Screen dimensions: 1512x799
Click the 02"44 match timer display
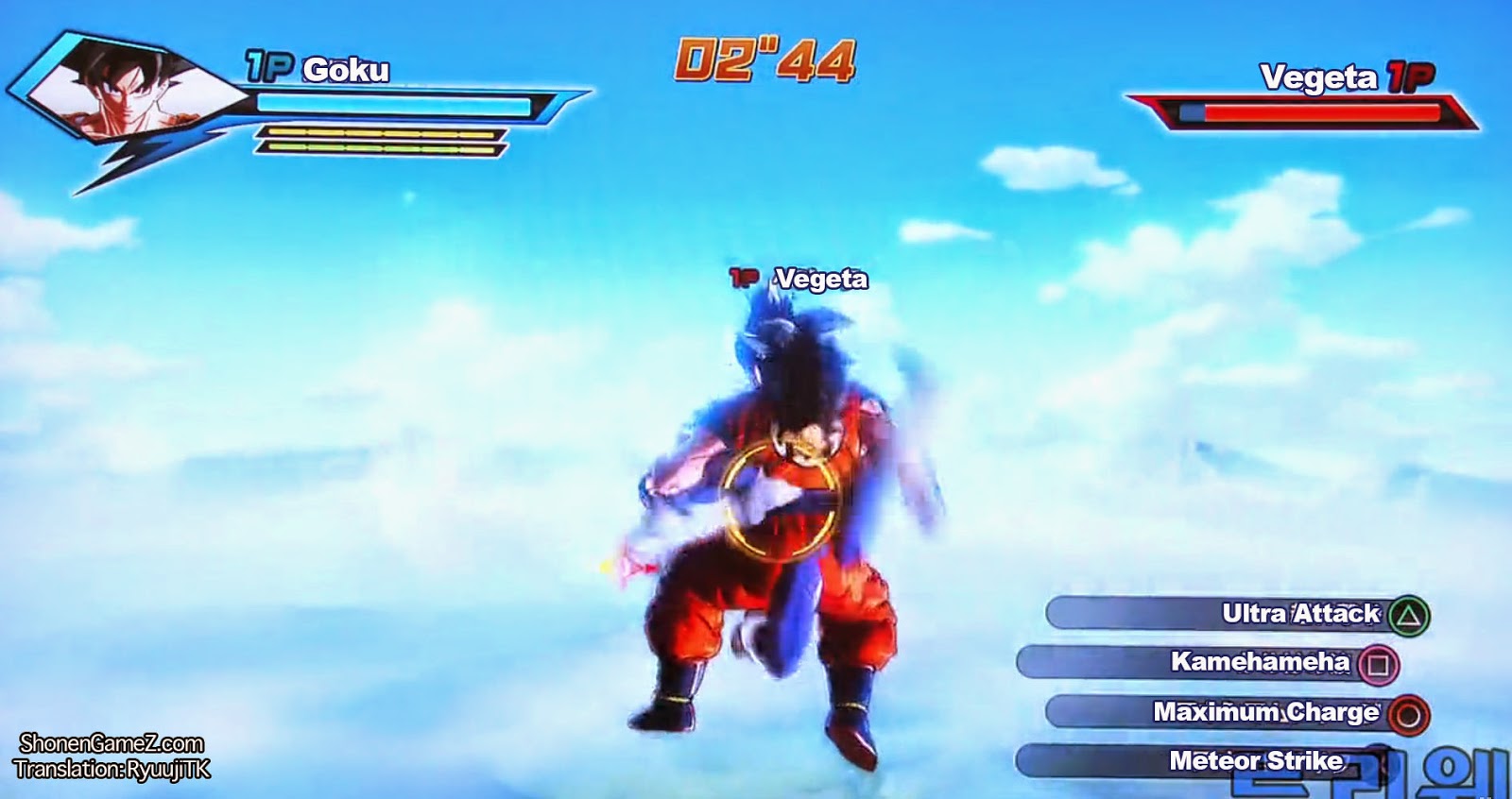(762, 59)
